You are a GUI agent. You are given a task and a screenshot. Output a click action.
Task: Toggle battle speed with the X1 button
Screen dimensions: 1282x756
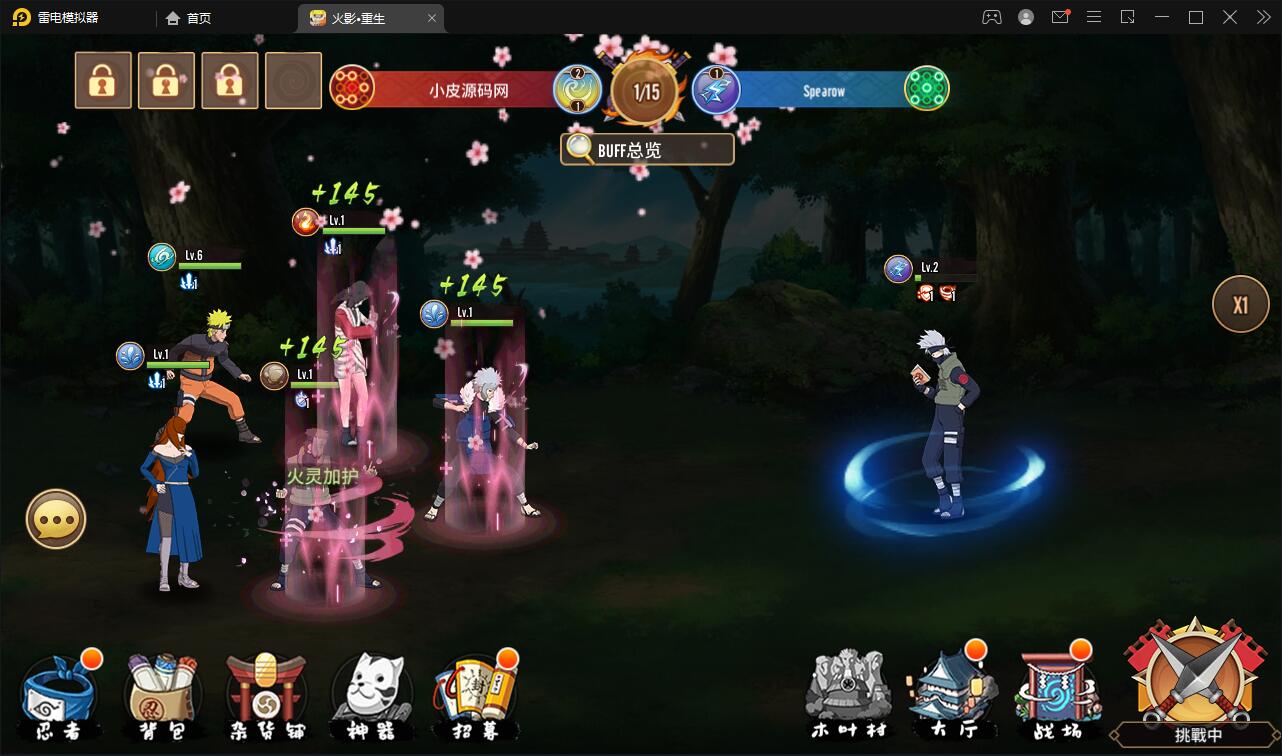pos(1240,303)
